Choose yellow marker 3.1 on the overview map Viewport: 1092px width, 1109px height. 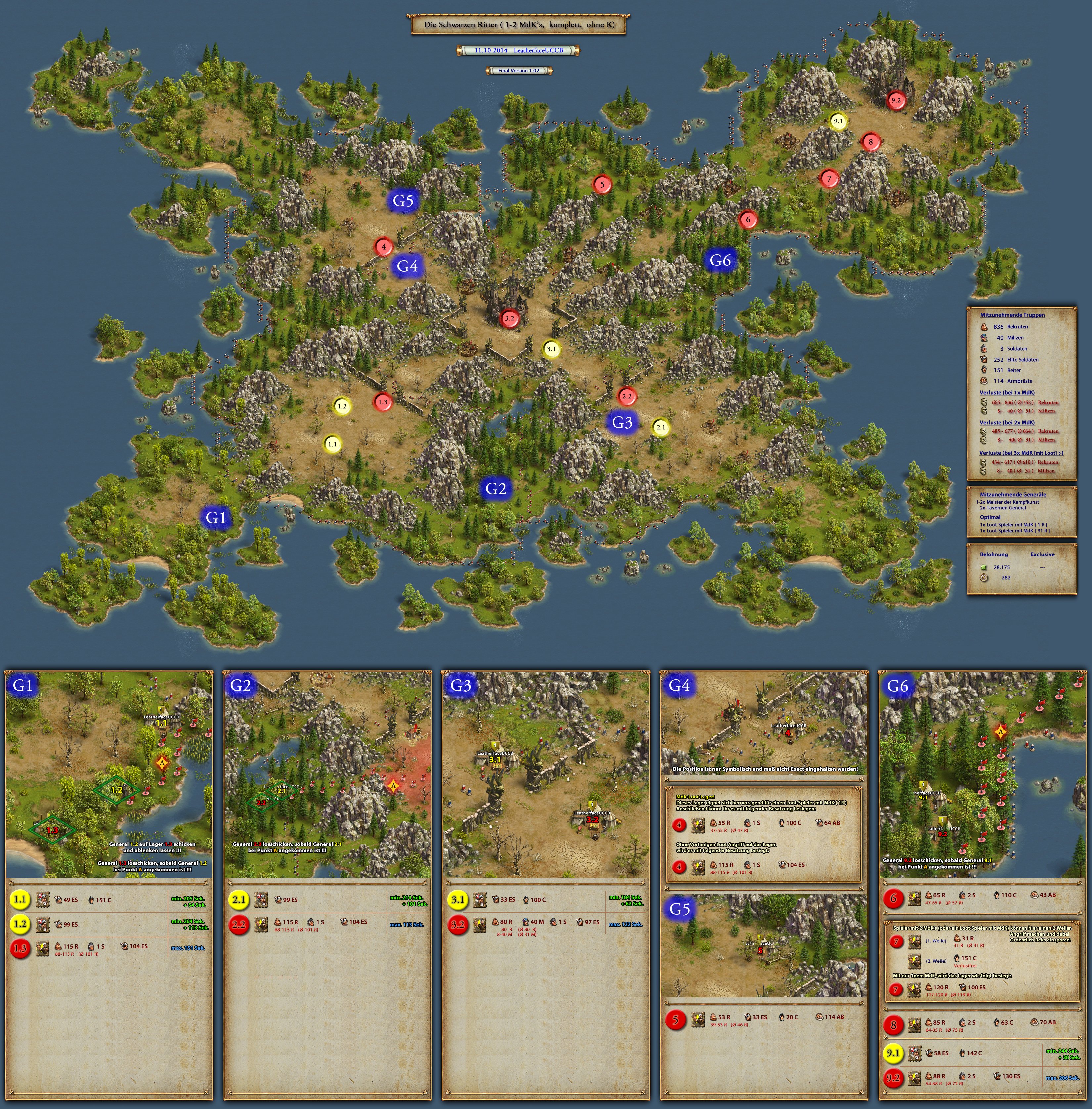coord(551,349)
